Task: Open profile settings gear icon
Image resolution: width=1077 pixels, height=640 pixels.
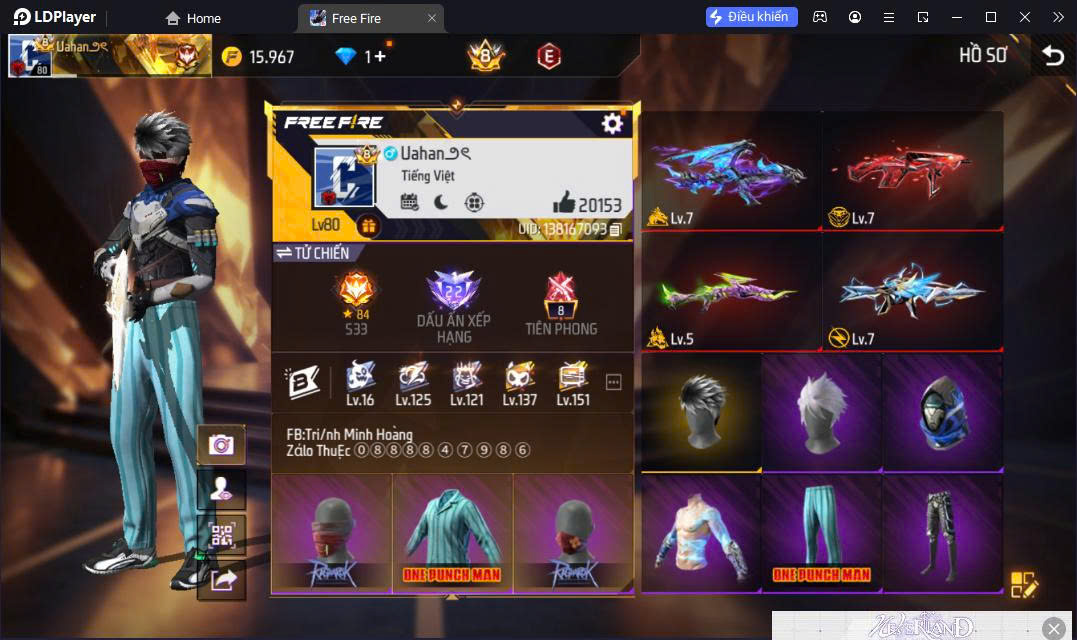Action: (x=612, y=123)
